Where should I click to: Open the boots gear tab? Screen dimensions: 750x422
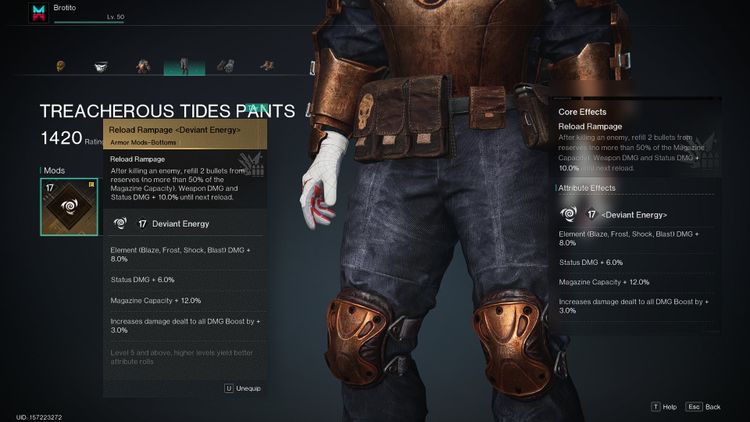tap(267, 68)
